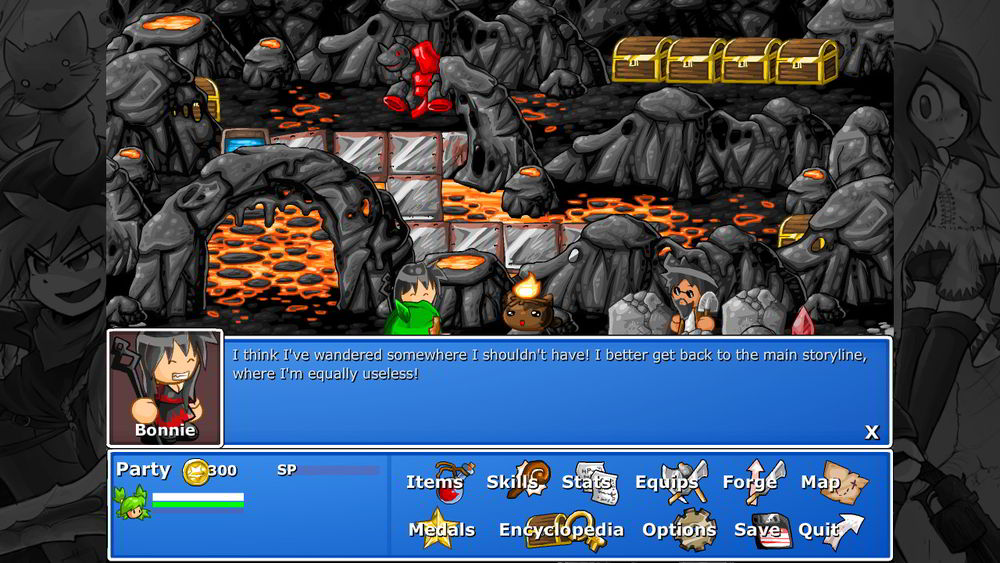Close Bonnie's dialogue box with X
This screenshot has width=1000, height=563.
(x=871, y=432)
